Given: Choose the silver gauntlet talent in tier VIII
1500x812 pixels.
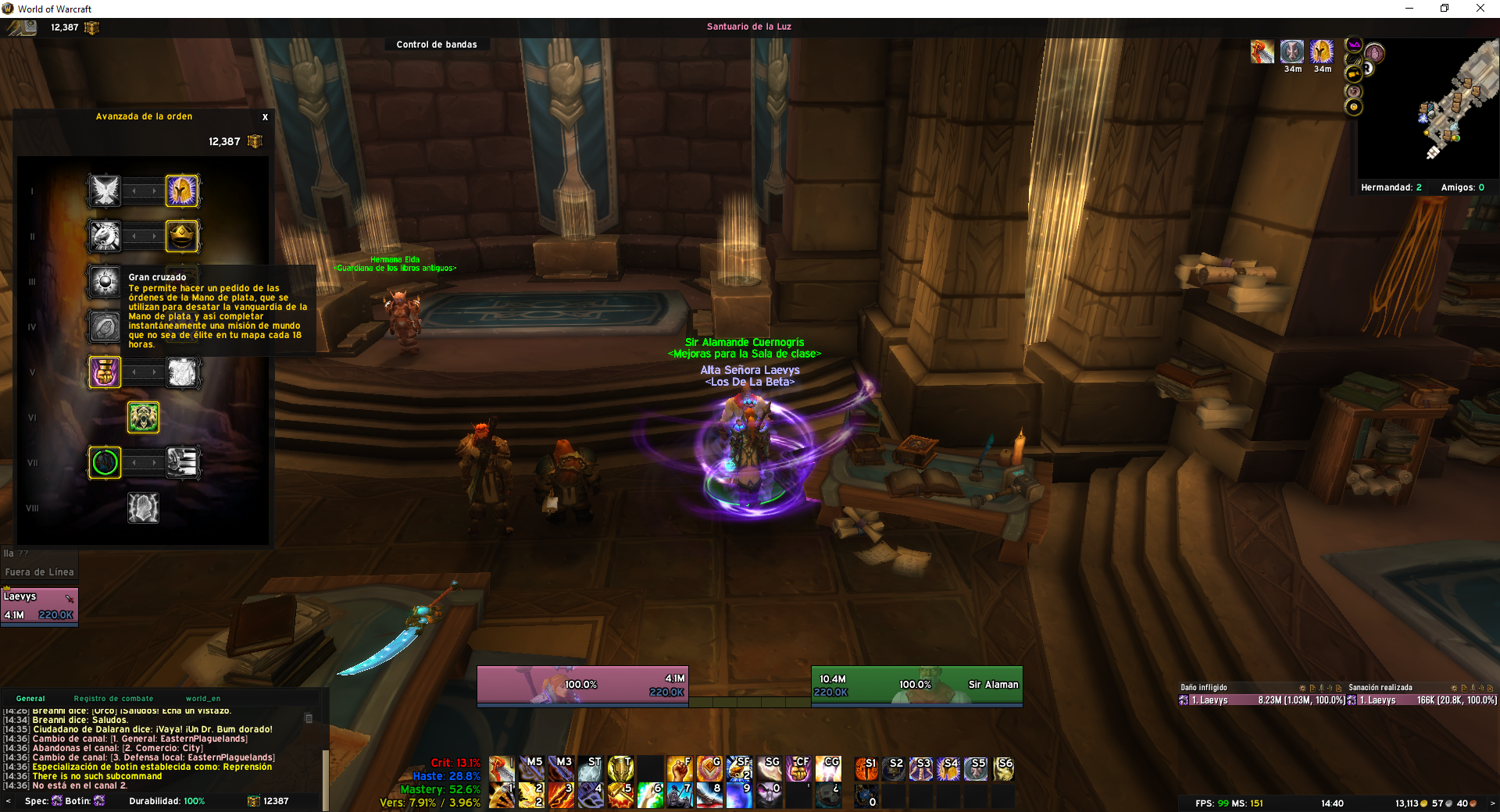Looking at the screenshot, I should point(144,508).
